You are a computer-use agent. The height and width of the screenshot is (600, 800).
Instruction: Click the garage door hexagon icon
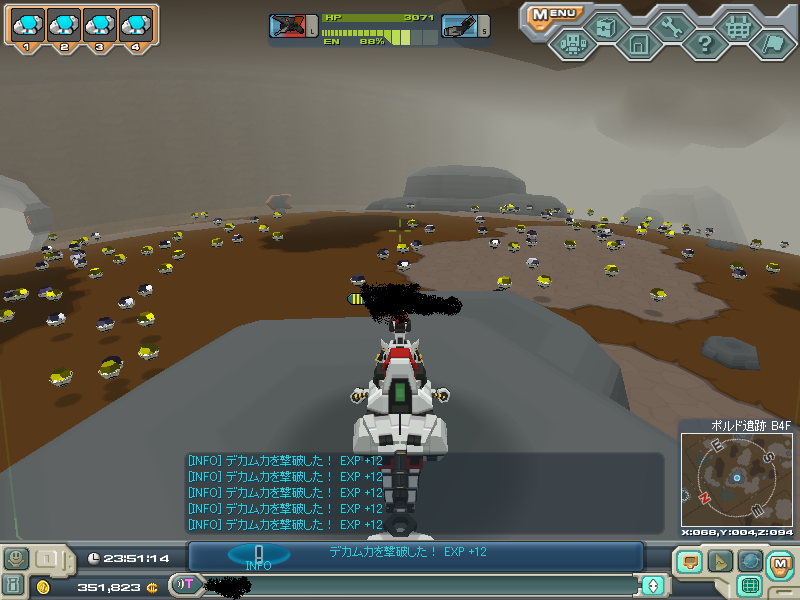point(639,44)
